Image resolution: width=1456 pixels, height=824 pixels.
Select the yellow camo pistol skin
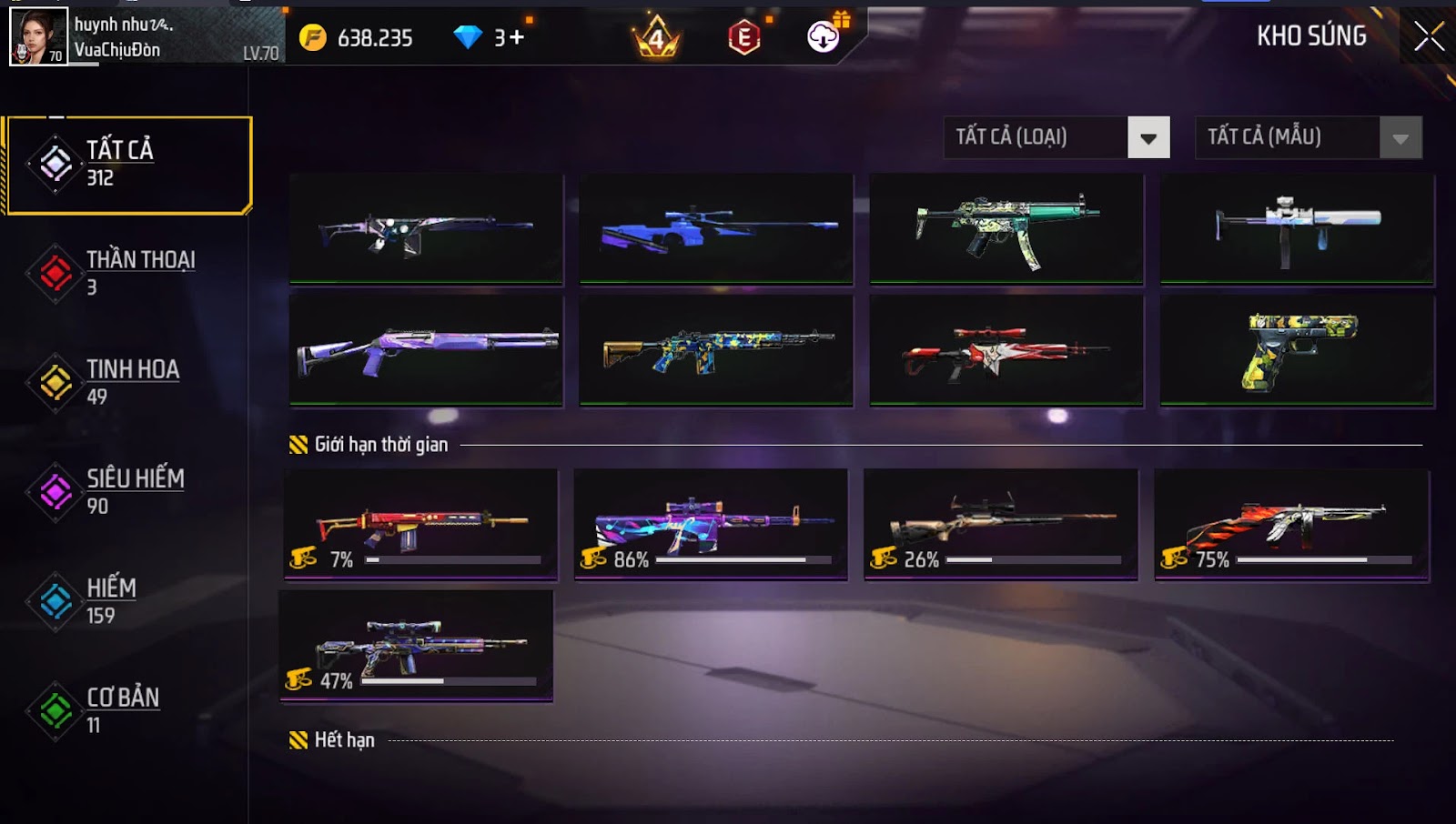coord(1297,350)
